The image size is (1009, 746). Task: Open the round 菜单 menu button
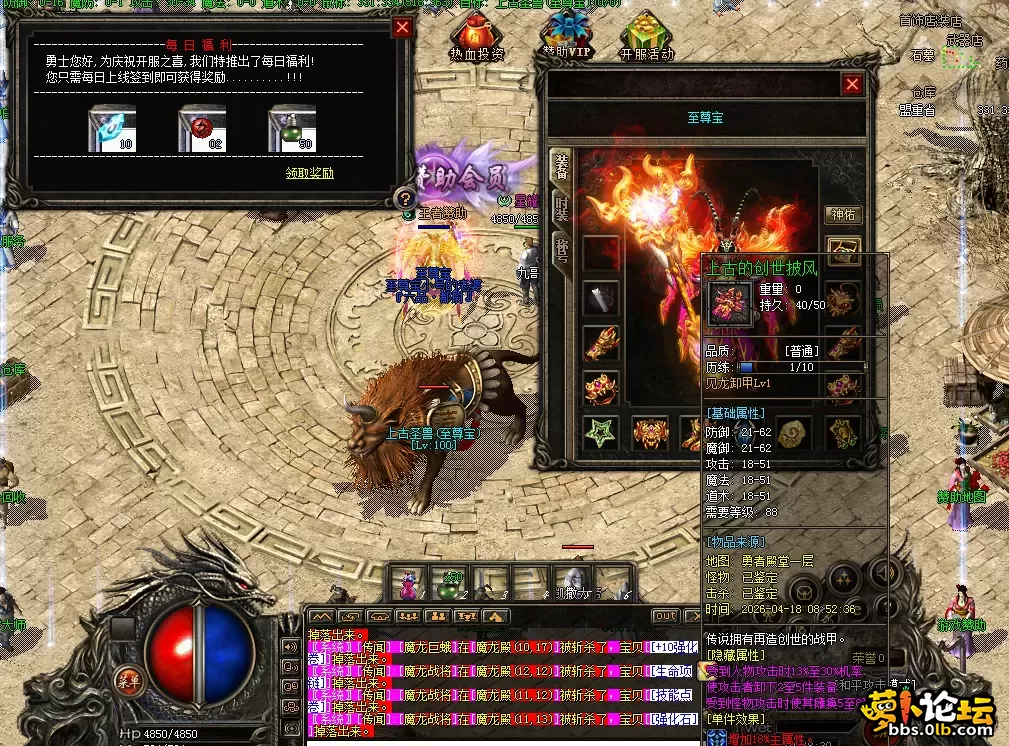(x=127, y=676)
